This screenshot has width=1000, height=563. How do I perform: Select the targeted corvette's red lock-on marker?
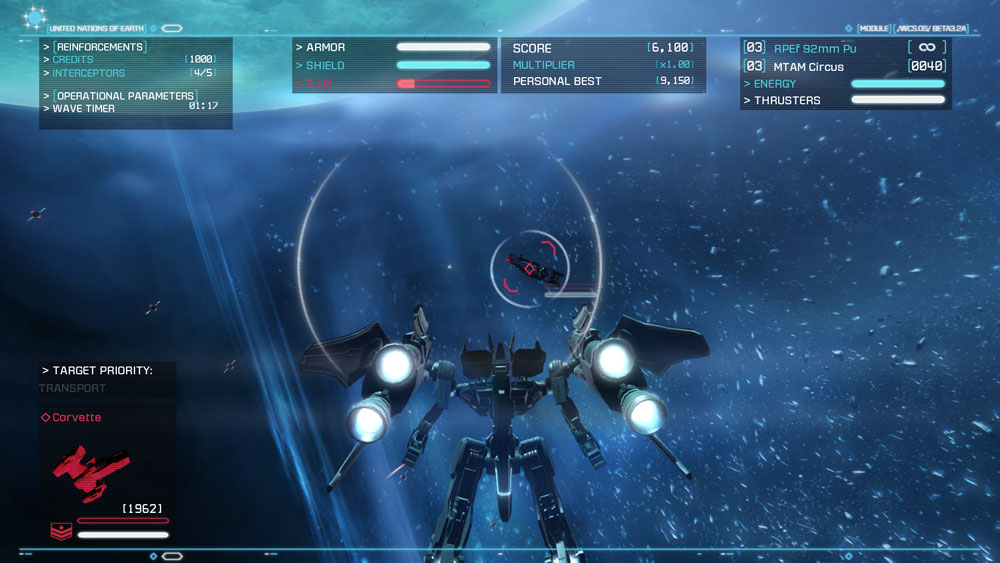pyautogui.click(x=529, y=267)
